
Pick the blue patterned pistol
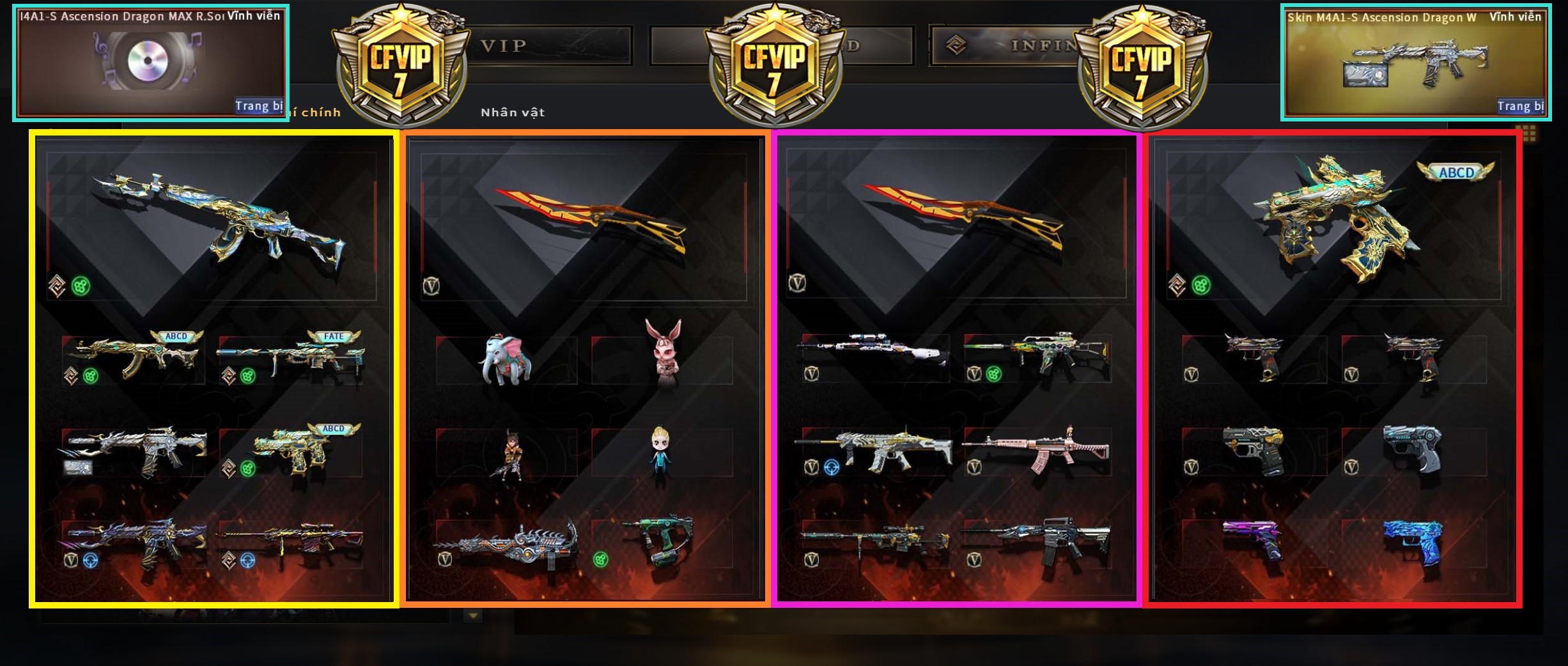tap(1413, 540)
